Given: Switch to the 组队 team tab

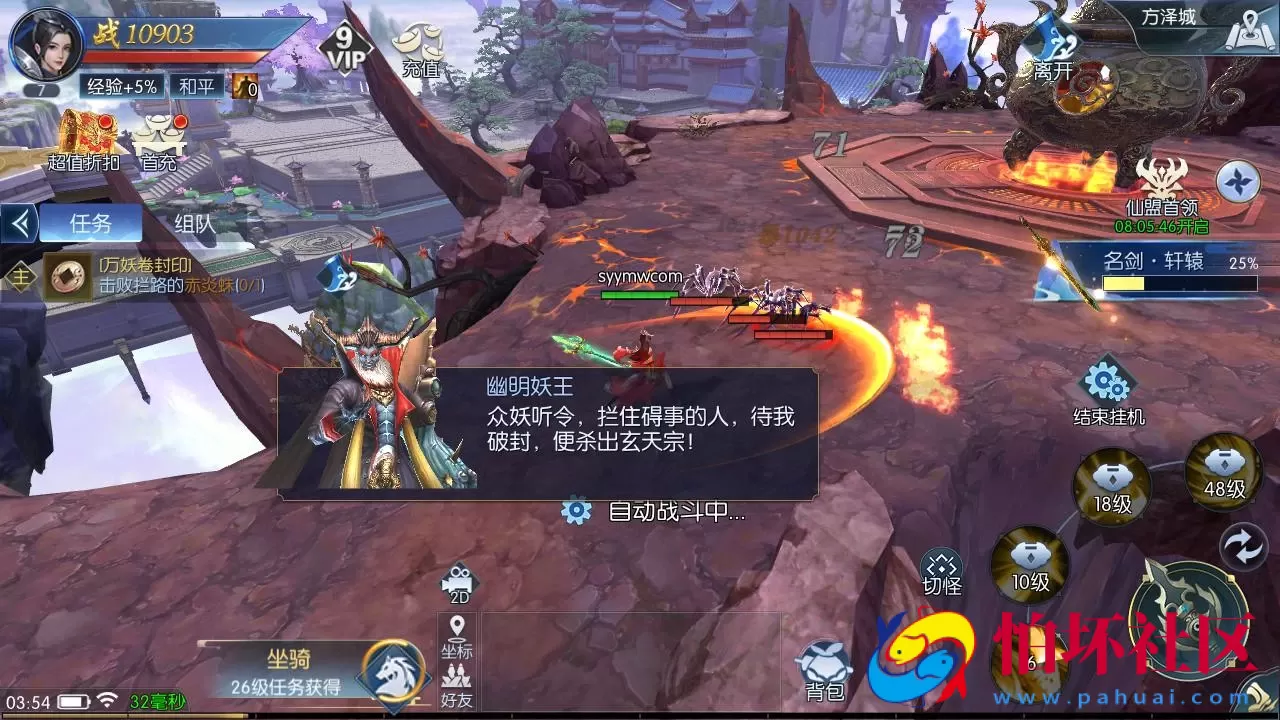Looking at the screenshot, I should click(x=196, y=222).
